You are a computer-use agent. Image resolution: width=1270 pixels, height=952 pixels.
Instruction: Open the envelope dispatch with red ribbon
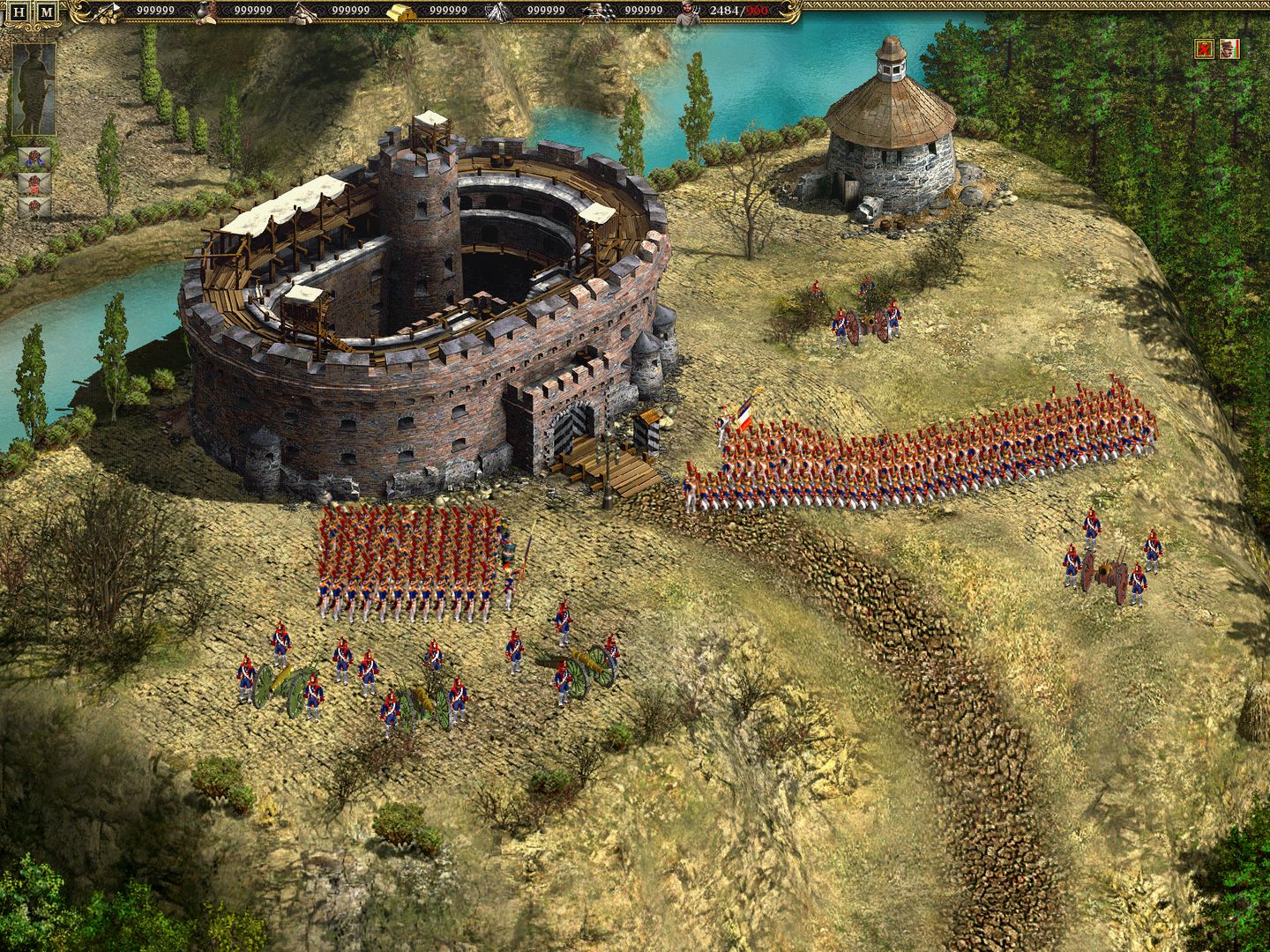[34, 183]
